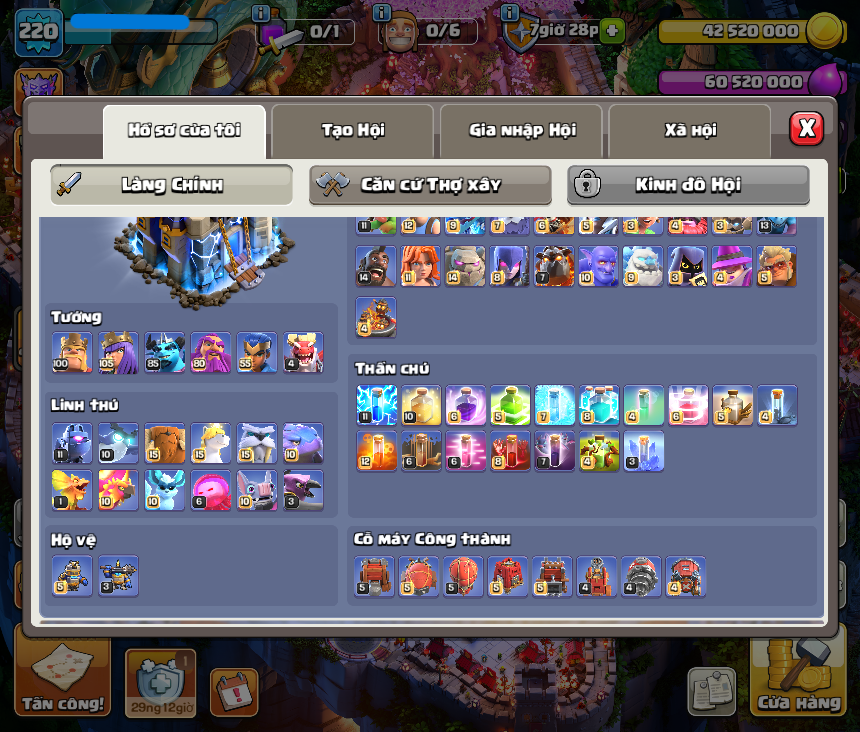The image size is (860, 732).
Task: Select the Hog Rider troop icon
Action: click(x=375, y=267)
